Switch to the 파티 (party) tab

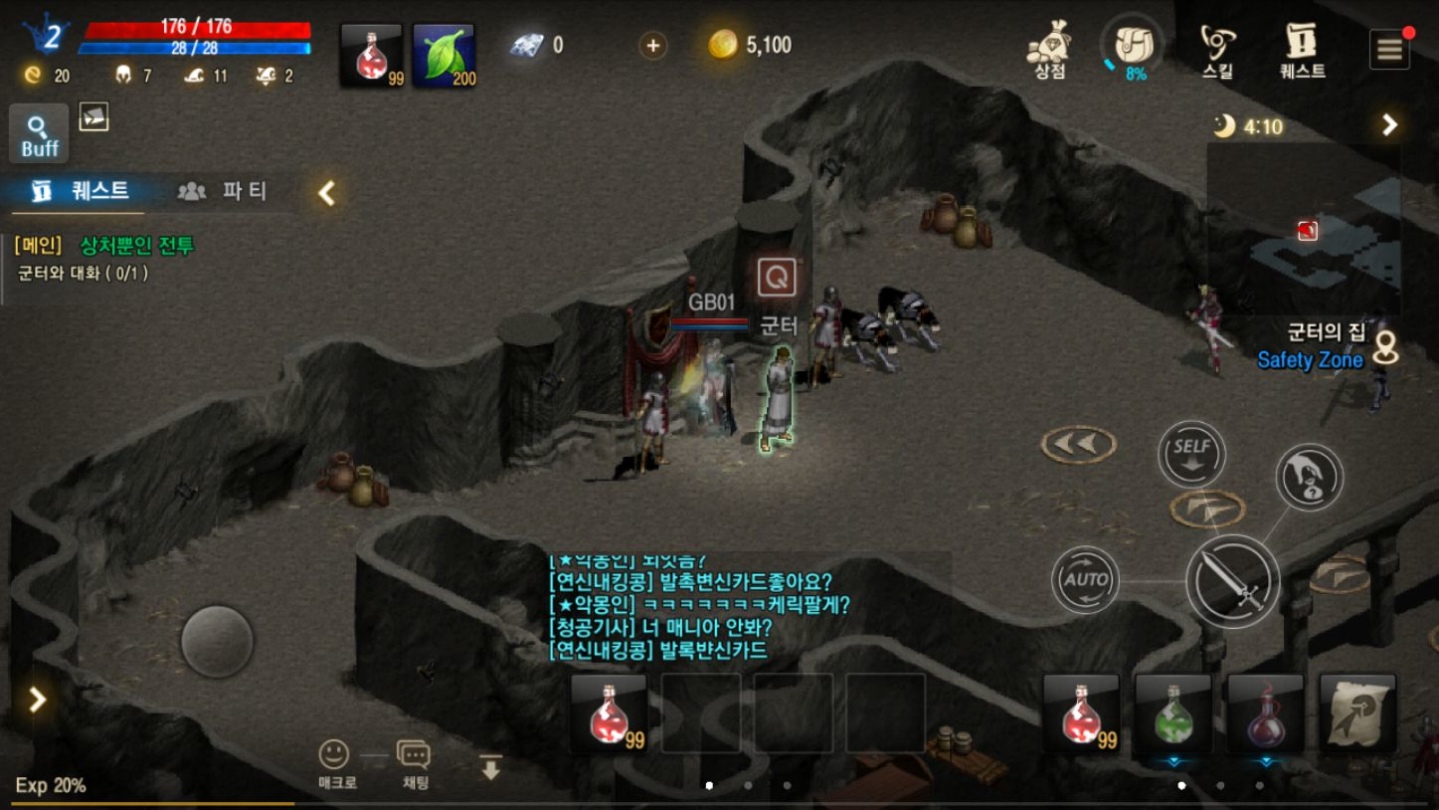227,193
